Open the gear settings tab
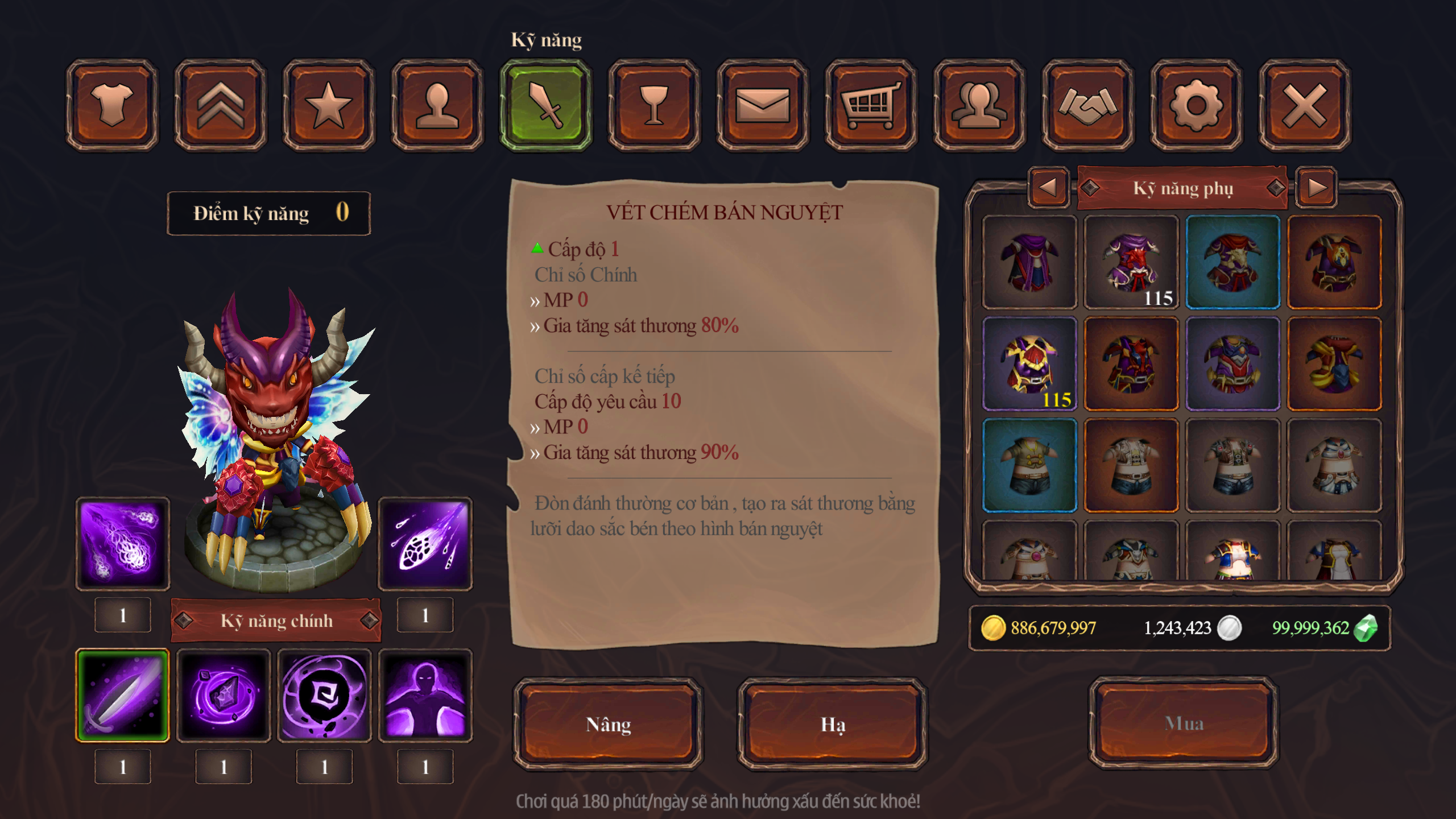 point(1196,105)
